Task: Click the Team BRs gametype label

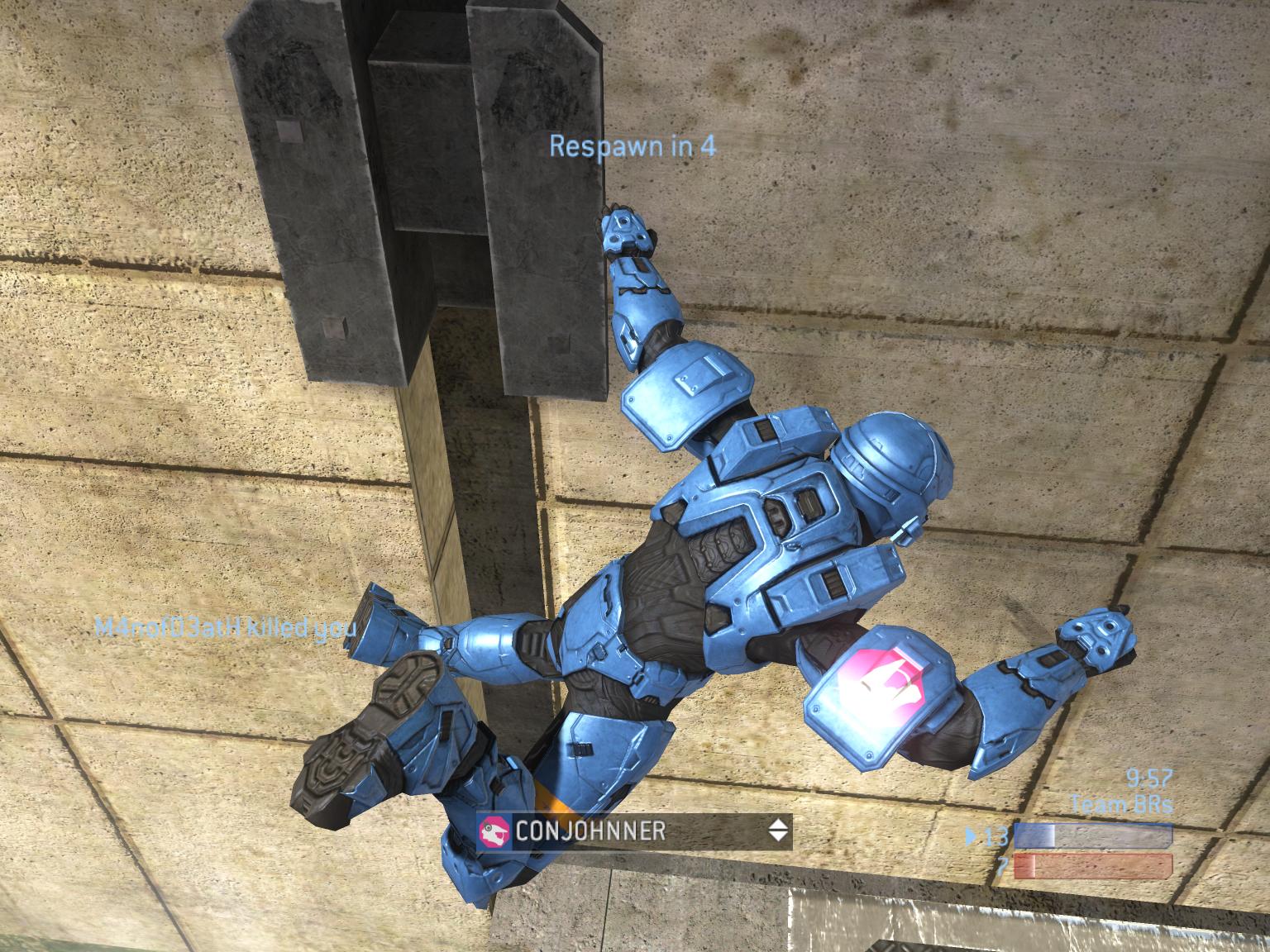Action: pos(1120,802)
